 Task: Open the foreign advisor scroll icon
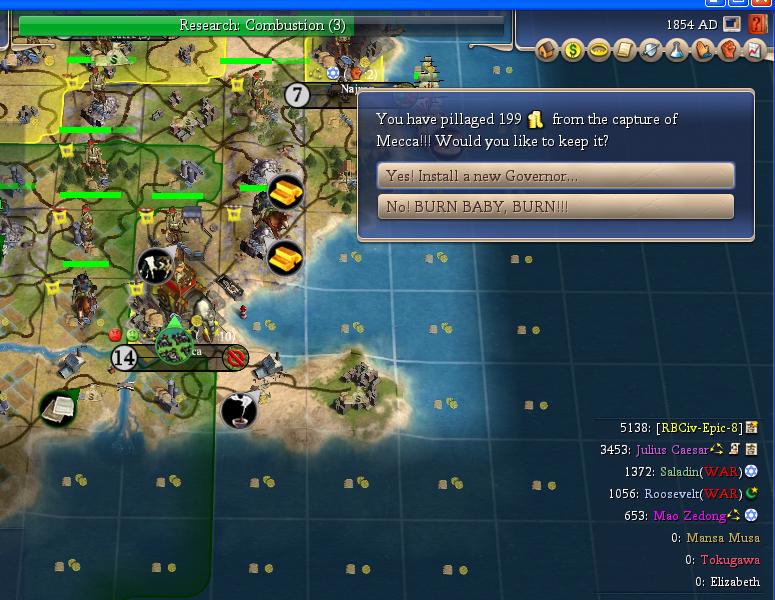pos(625,49)
